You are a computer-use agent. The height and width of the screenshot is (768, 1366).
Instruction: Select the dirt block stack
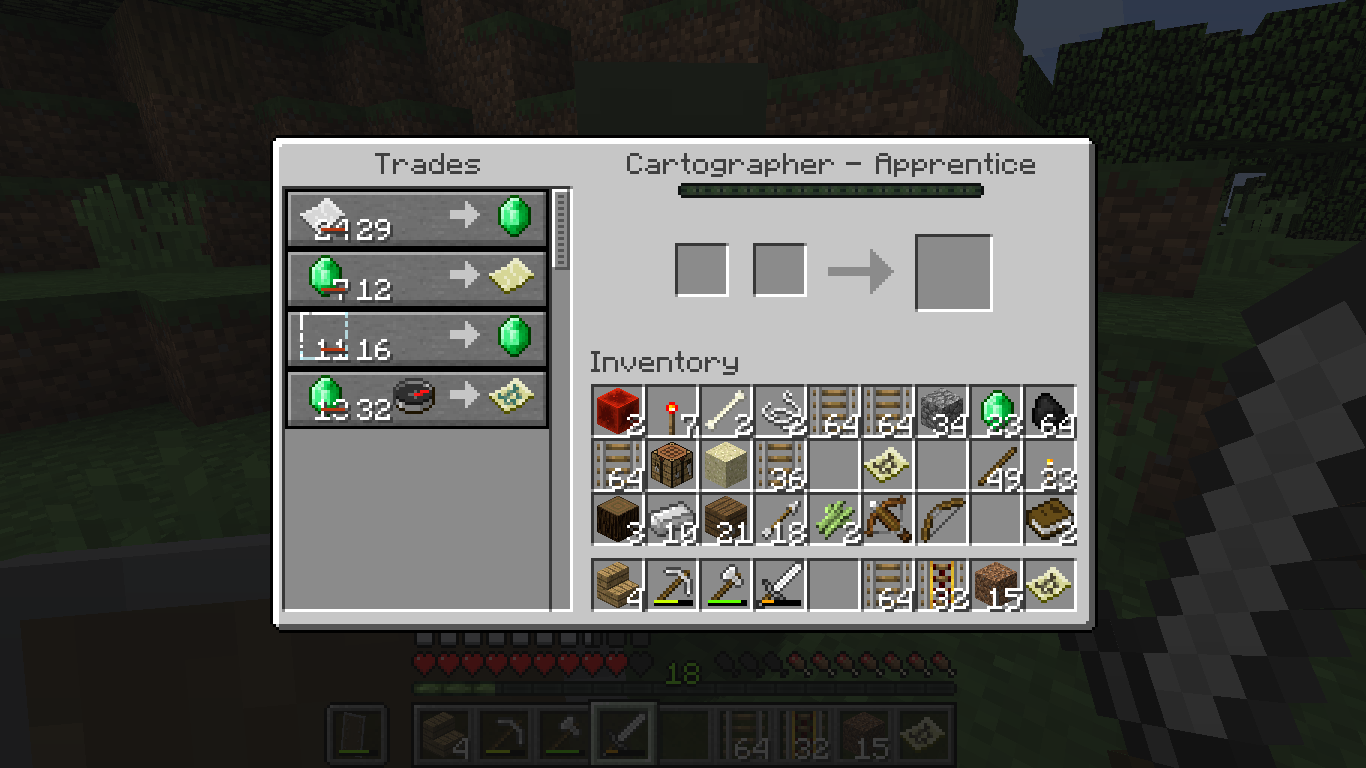point(996,585)
